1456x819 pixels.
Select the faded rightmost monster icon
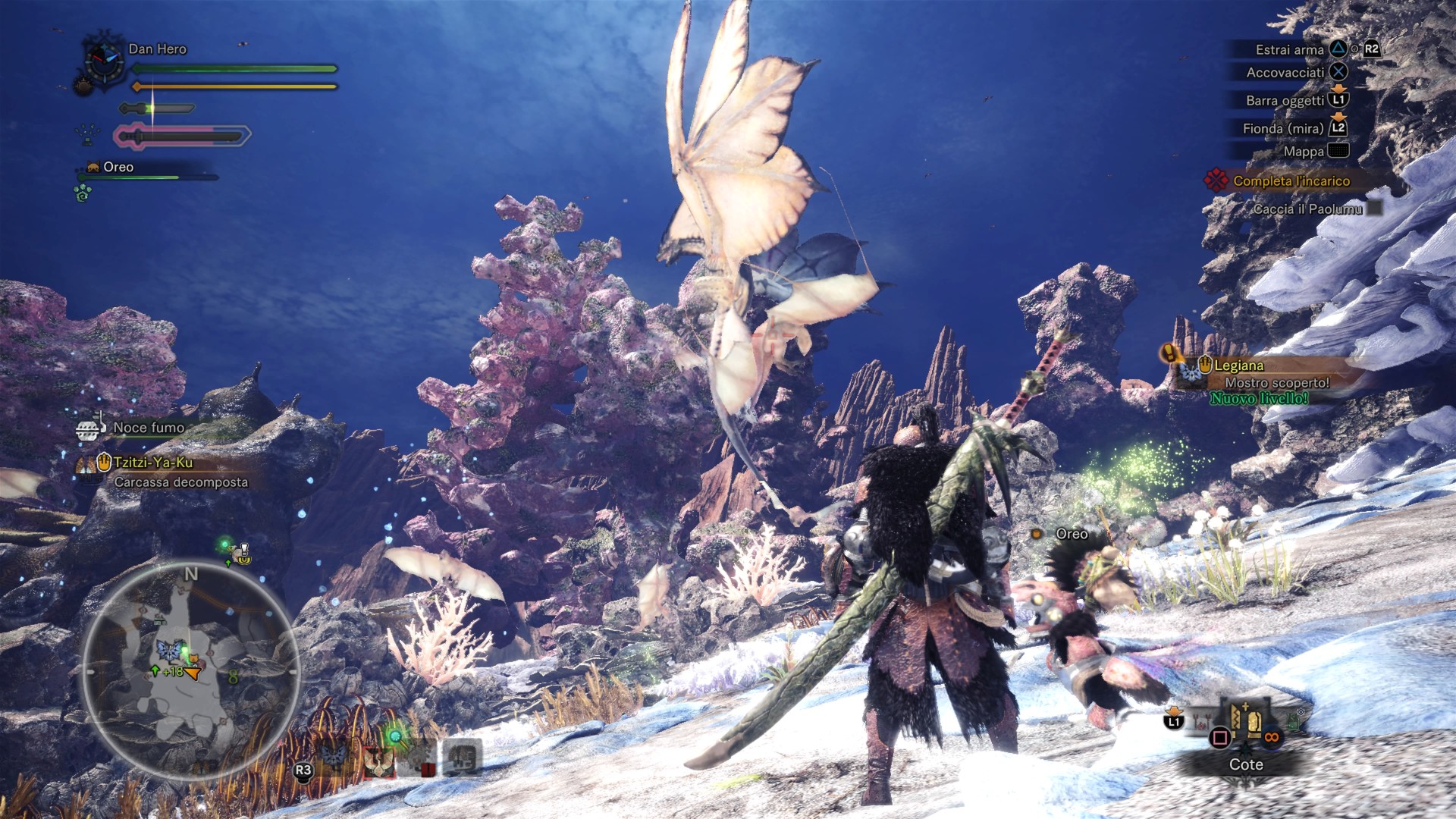(461, 757)
